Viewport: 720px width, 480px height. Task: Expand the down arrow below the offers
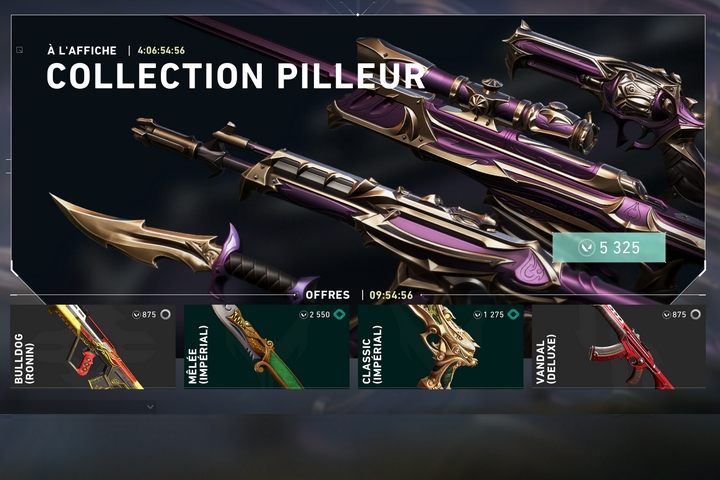(150, 407)
